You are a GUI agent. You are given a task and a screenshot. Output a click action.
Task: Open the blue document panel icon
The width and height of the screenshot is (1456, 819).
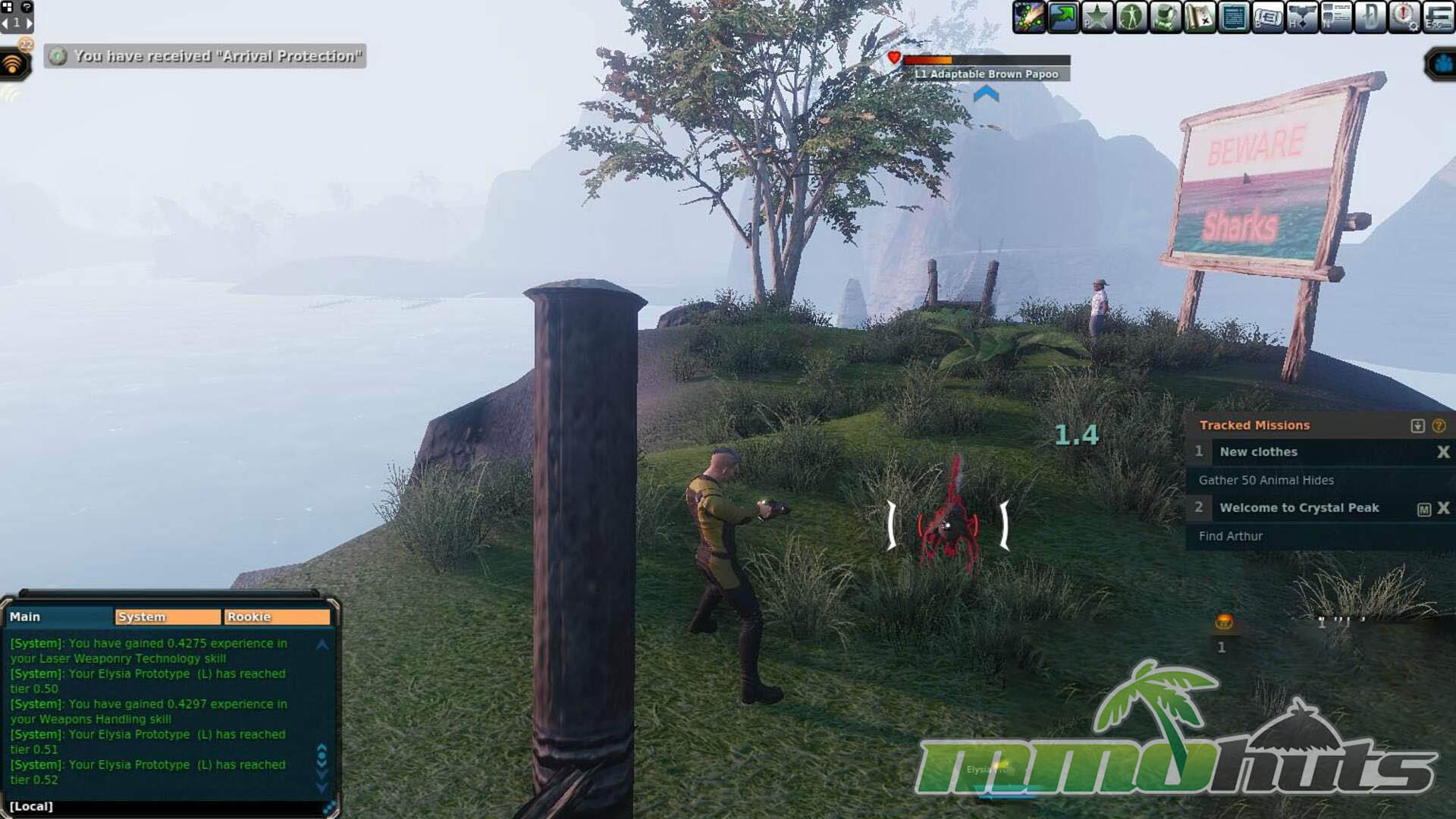click(x=1234, y=17)
